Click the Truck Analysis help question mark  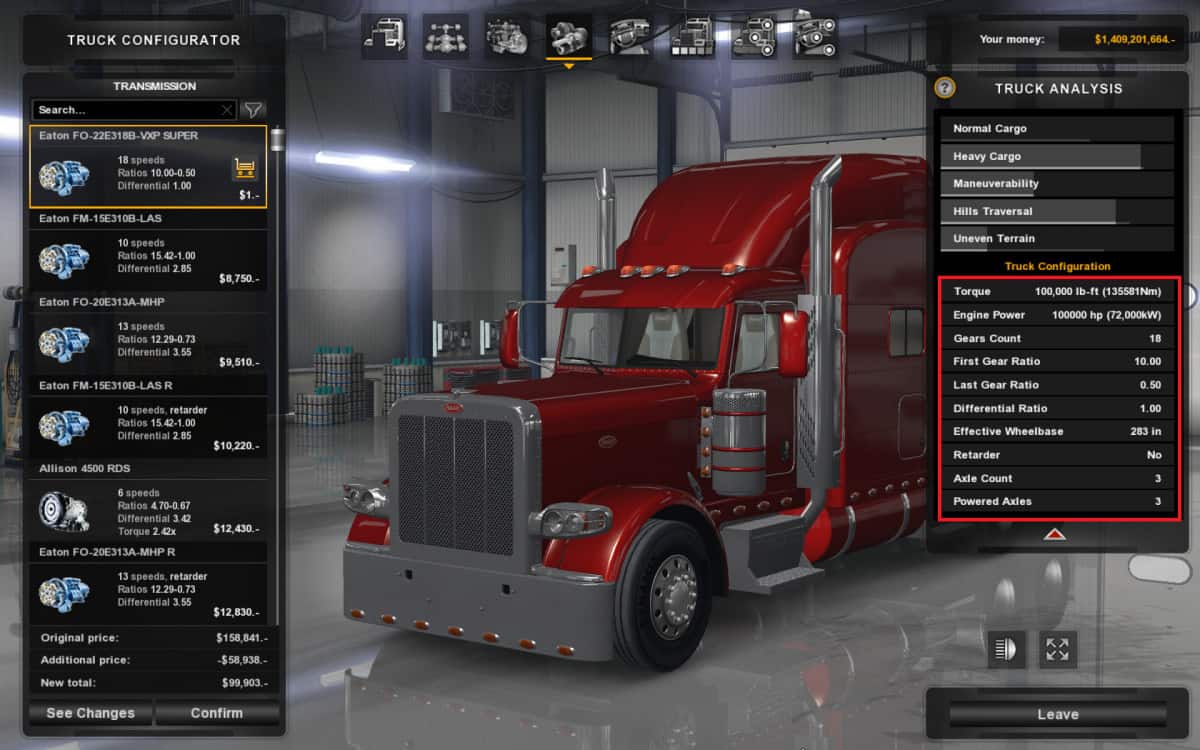click(x=945, y=88)
